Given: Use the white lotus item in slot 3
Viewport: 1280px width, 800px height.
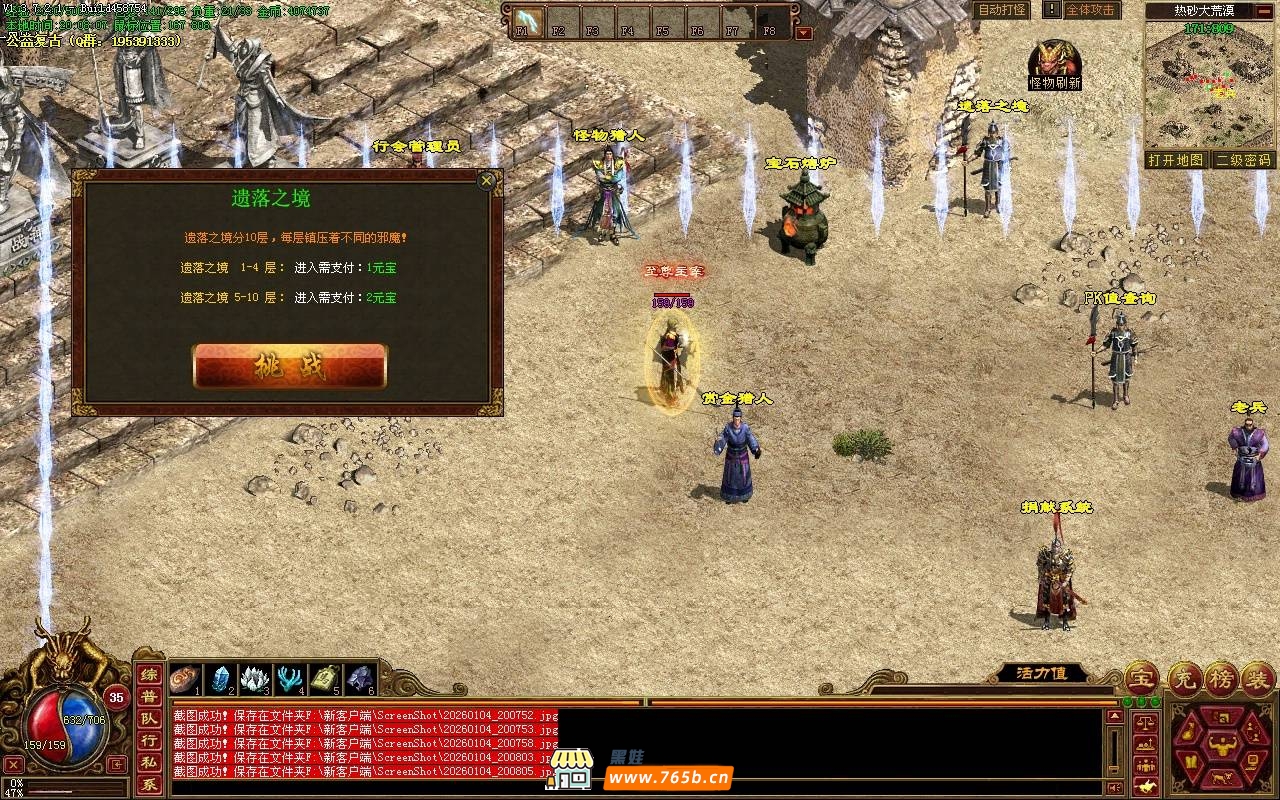Looking at the screenshot, I should pyautogui.click(x=256, y=679).
